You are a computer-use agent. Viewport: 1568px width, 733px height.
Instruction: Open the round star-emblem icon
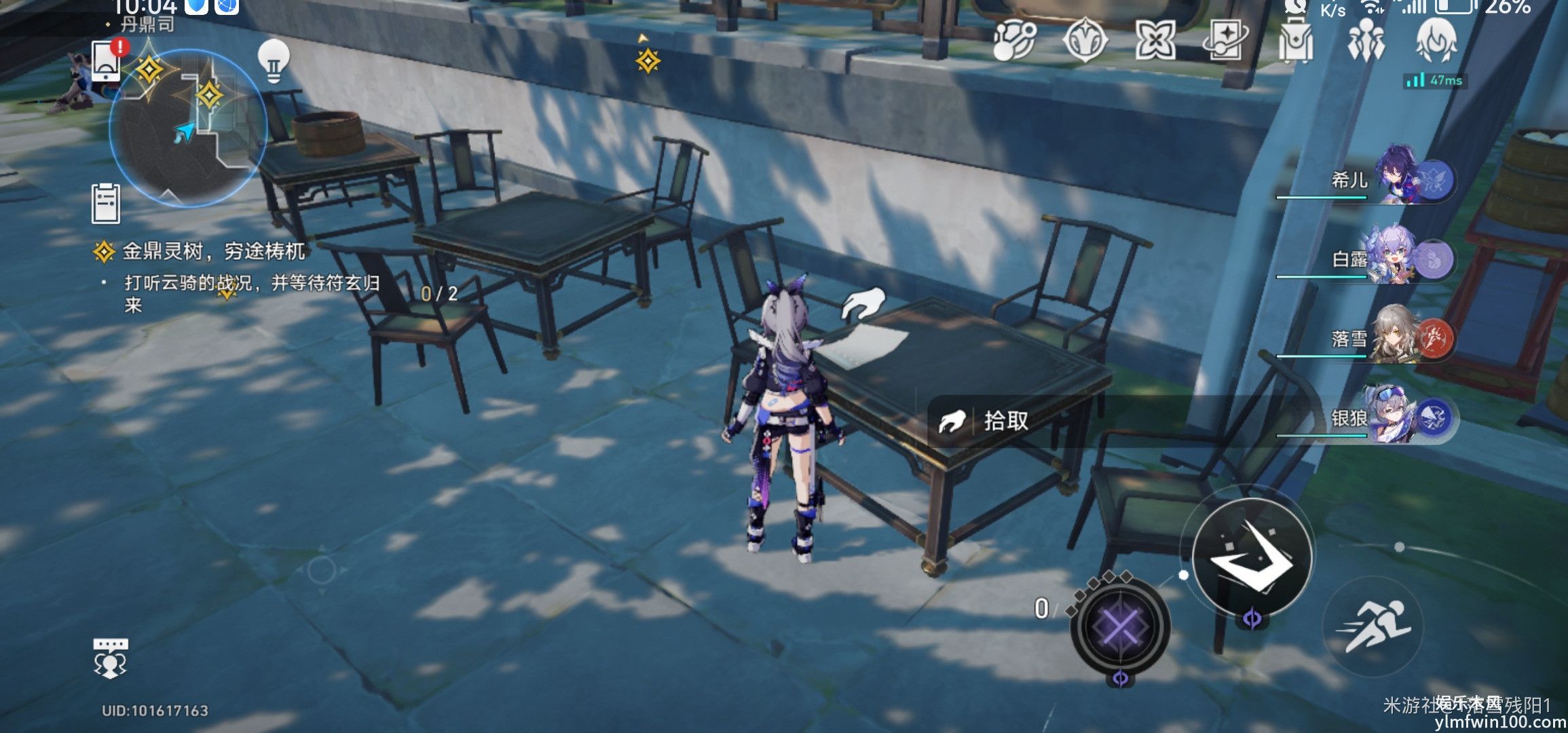(x=1085, y=41)
